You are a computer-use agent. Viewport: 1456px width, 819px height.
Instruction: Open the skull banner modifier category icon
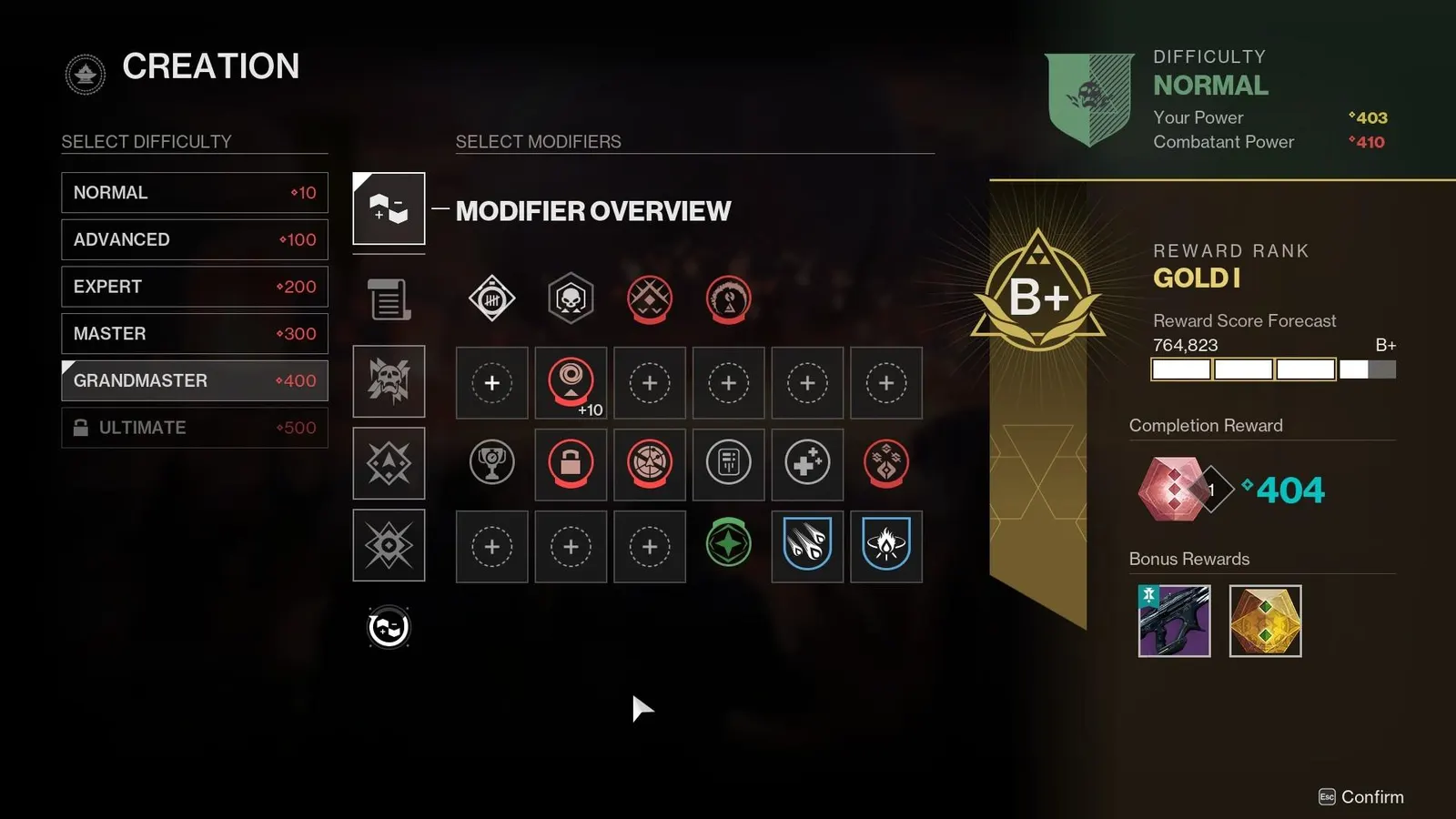point(389,381)
